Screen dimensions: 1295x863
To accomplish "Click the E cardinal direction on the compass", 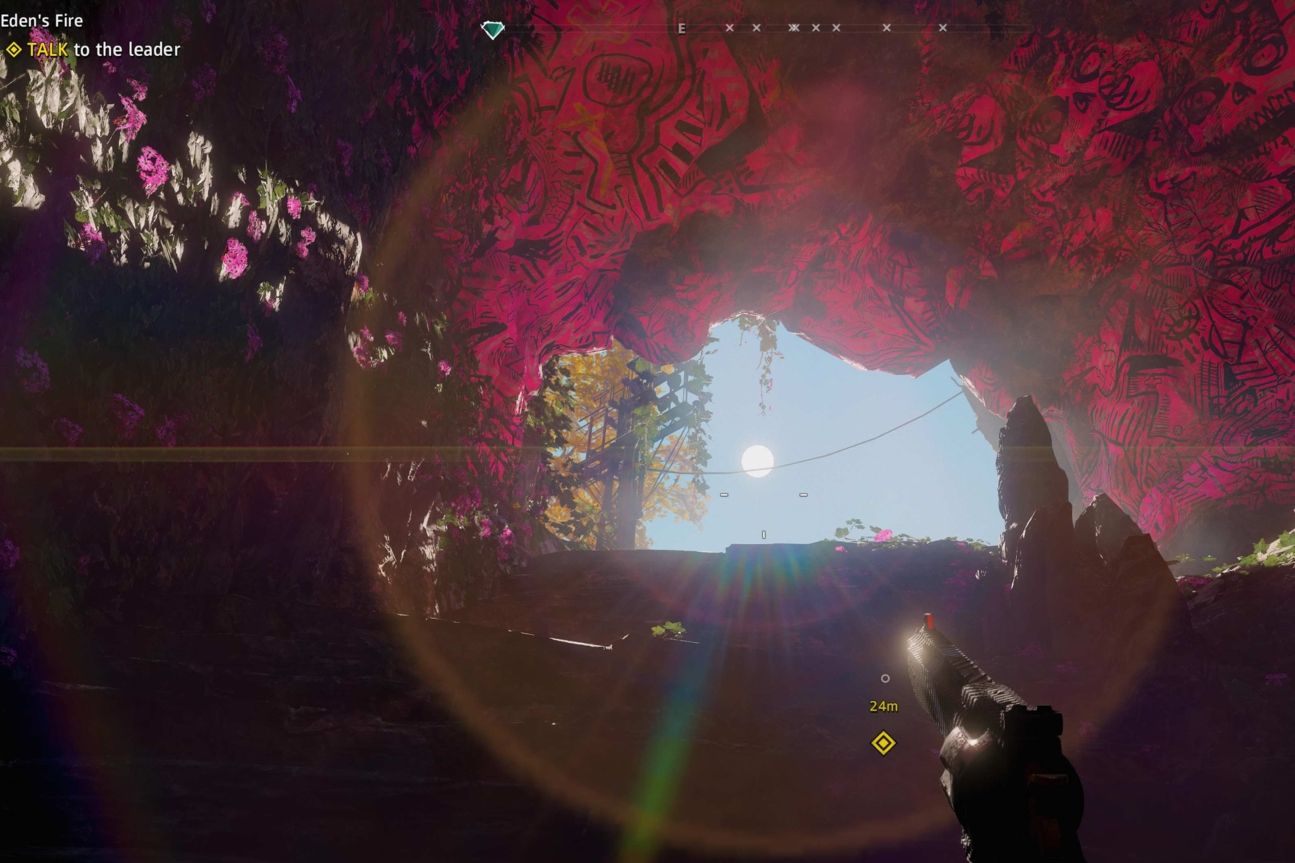I will (681, 28).
